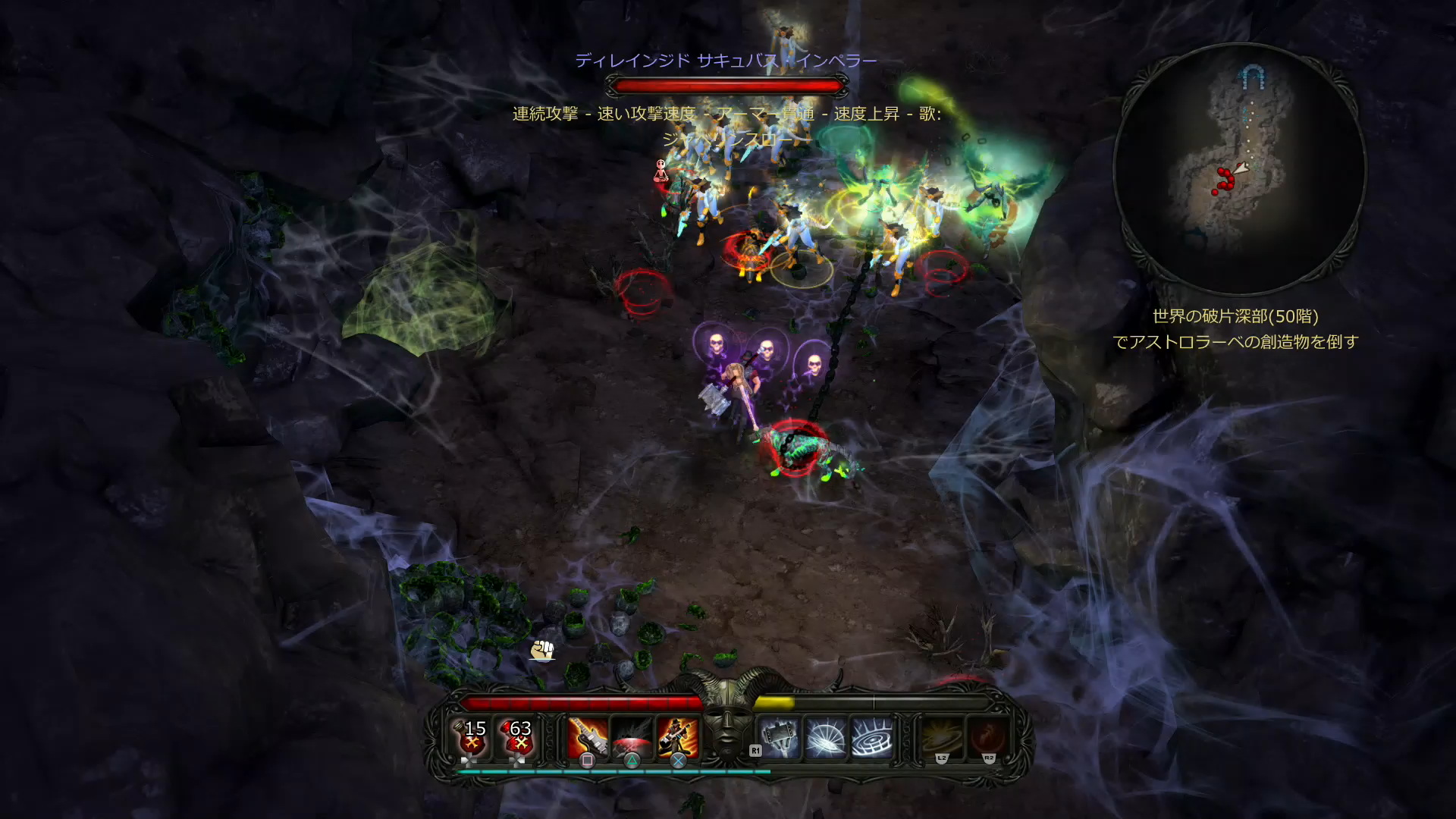The width and height of the screenshot is (1456, 819).
Task: Cast the white concentric rings skill
Action: coord(872,737)
